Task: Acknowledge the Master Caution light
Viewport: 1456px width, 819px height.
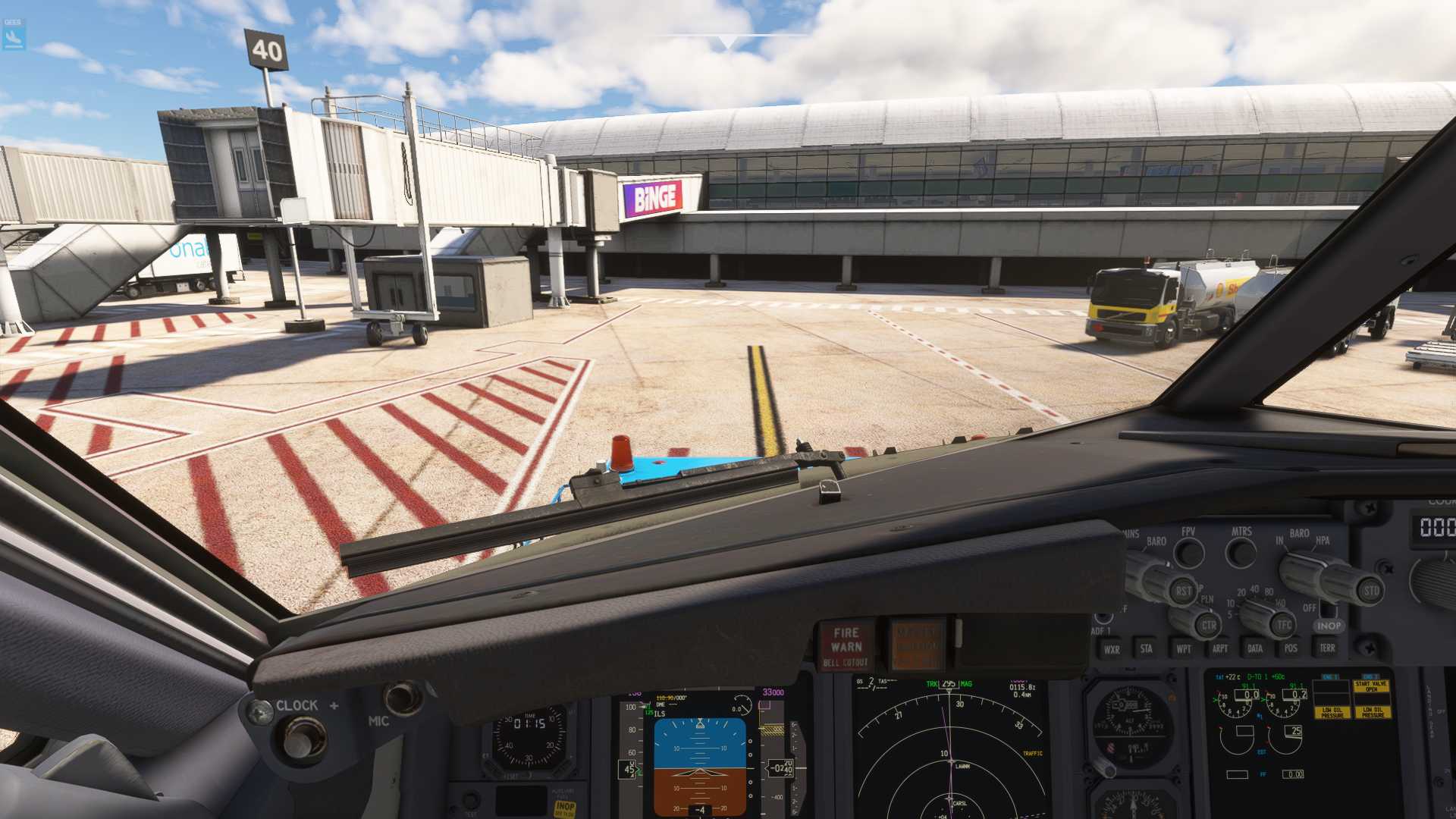Action: click(x=916, y=645)
